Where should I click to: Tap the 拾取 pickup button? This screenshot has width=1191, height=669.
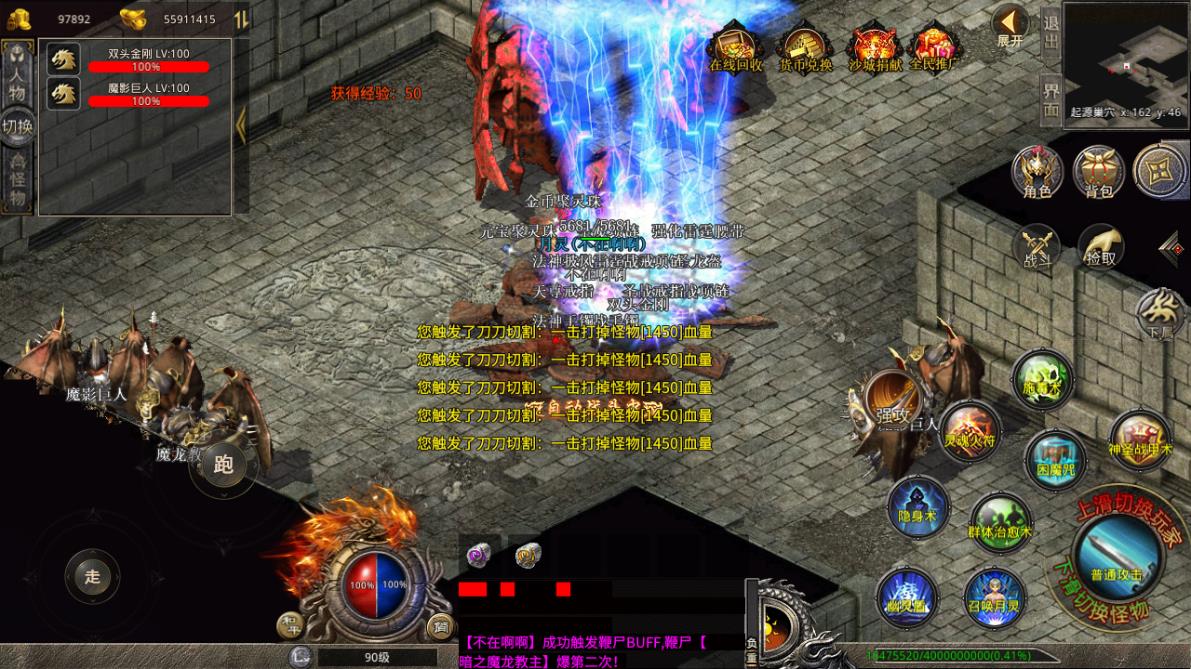1100,246
